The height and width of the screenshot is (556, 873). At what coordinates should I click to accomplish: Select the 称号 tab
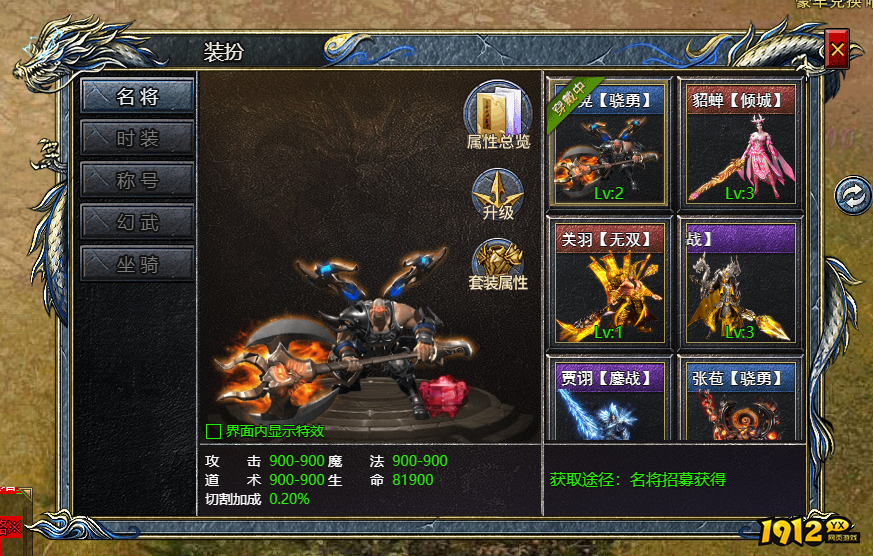pyautogui.click(x=137, y=180)
